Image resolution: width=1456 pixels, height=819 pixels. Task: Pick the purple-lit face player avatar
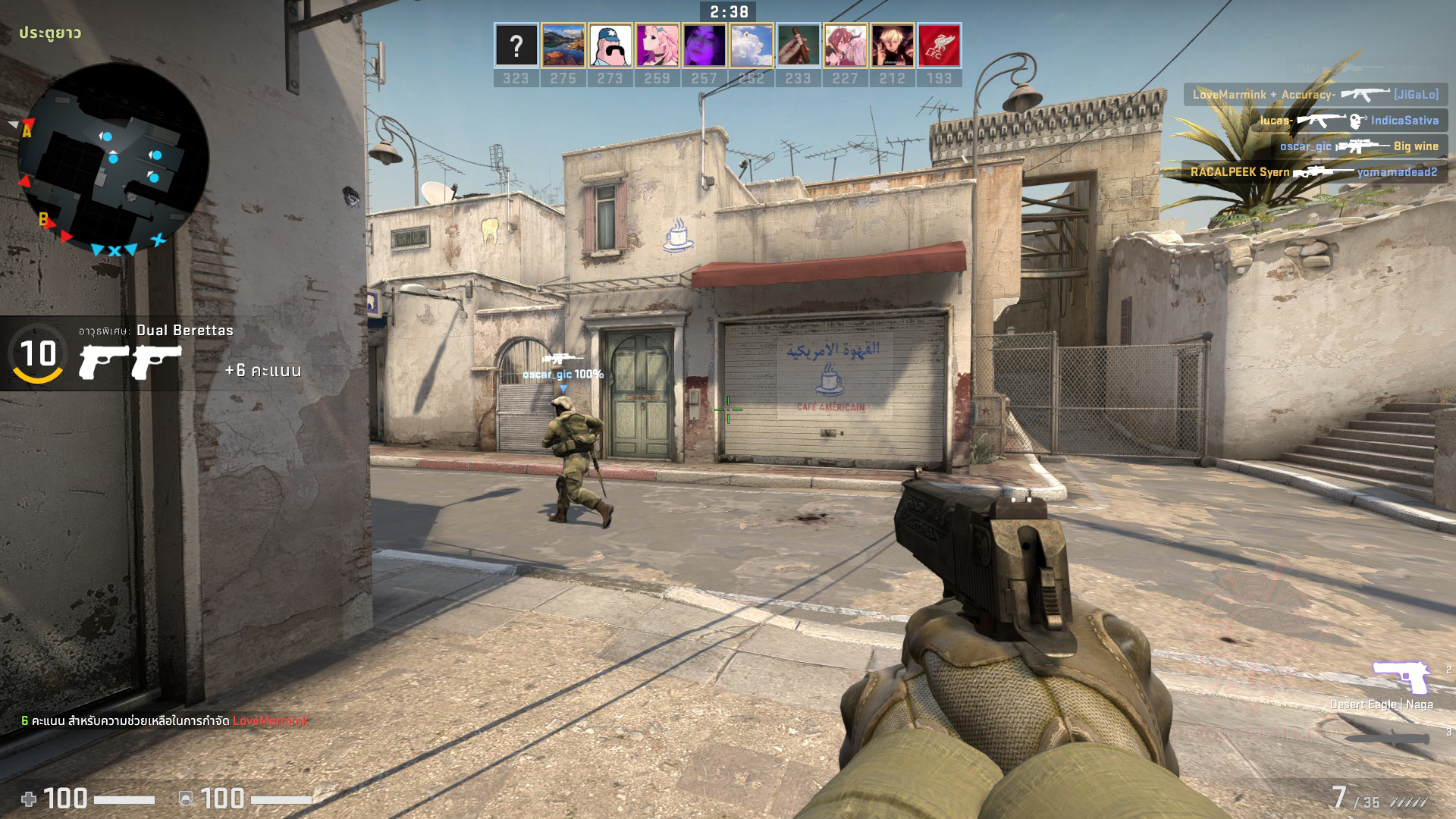pyautogui.click(x=704, y=45)
